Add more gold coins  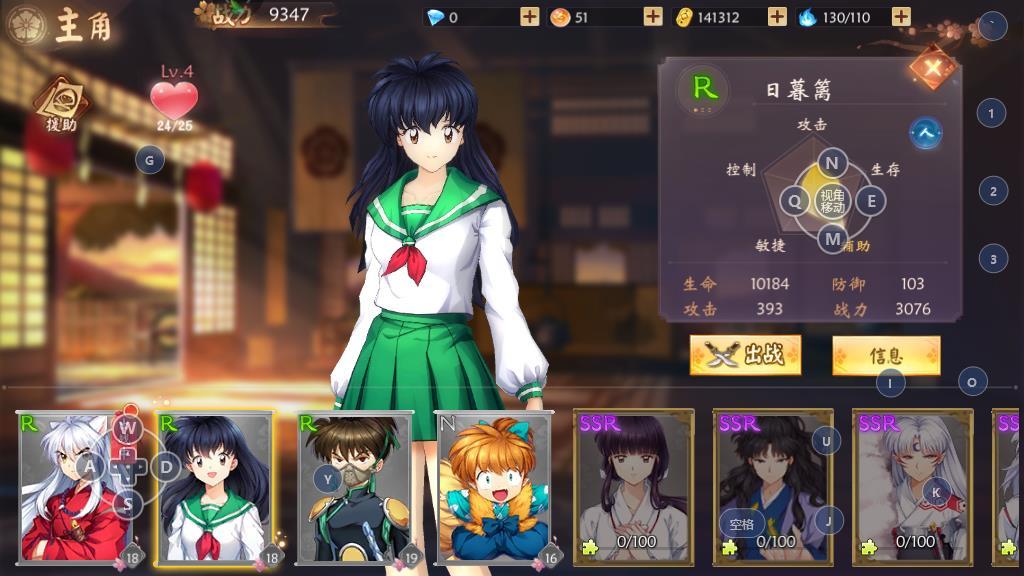777,17
